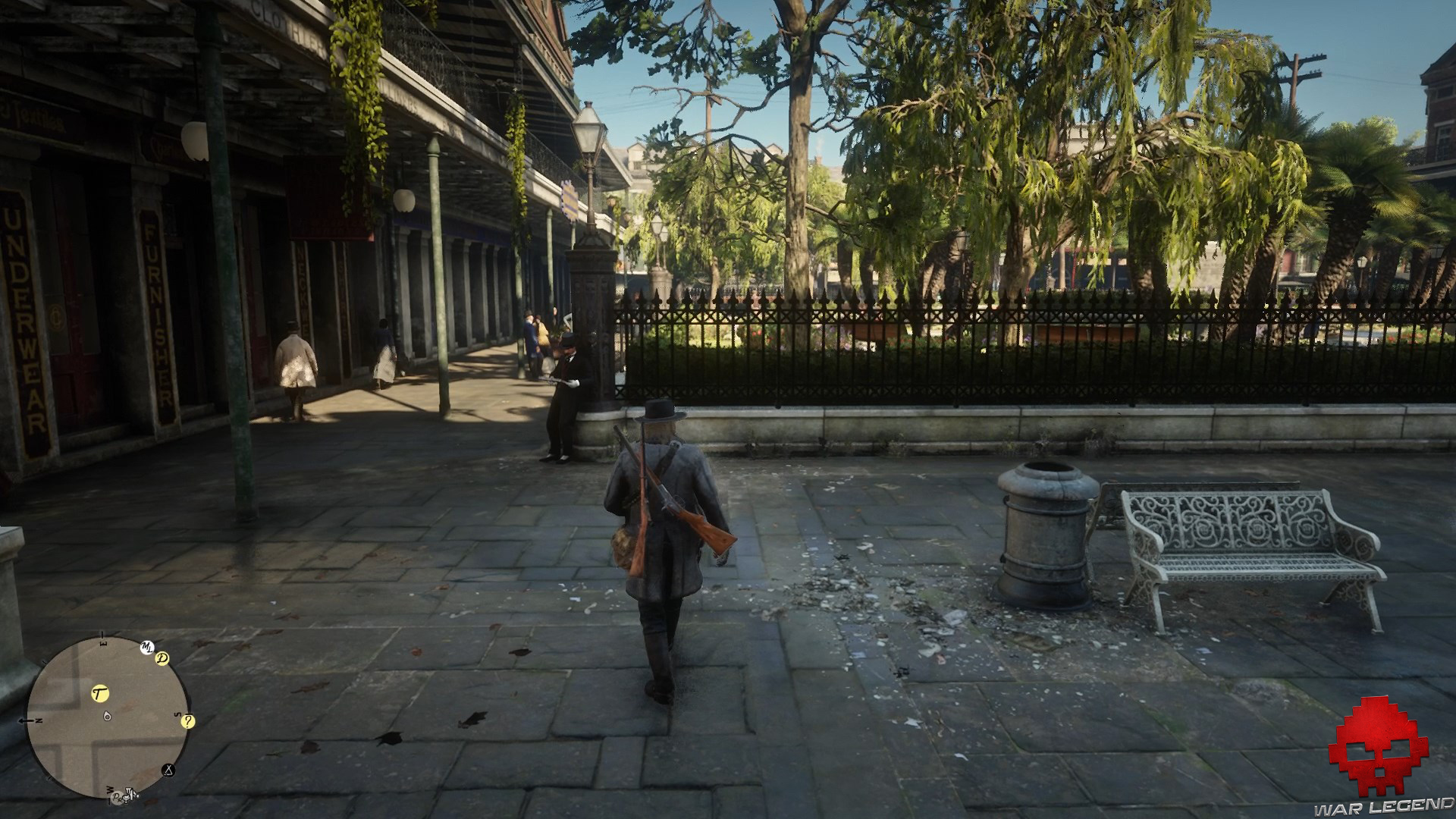1456x819 pixels.
Task: Select the yellow T tailor icon on minimap
Action: click(x=100, y=693)
